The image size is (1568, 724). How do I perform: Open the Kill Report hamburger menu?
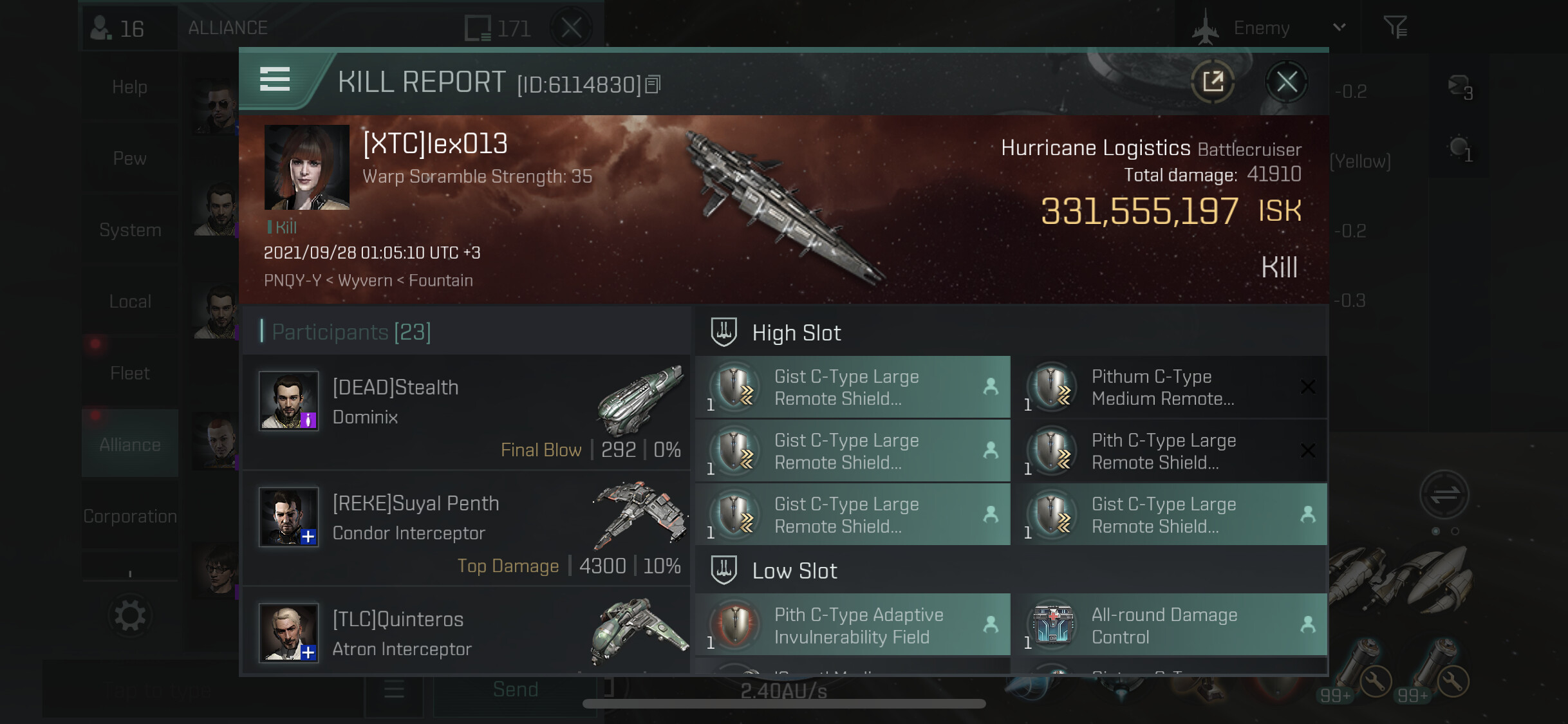click(275, 80)
